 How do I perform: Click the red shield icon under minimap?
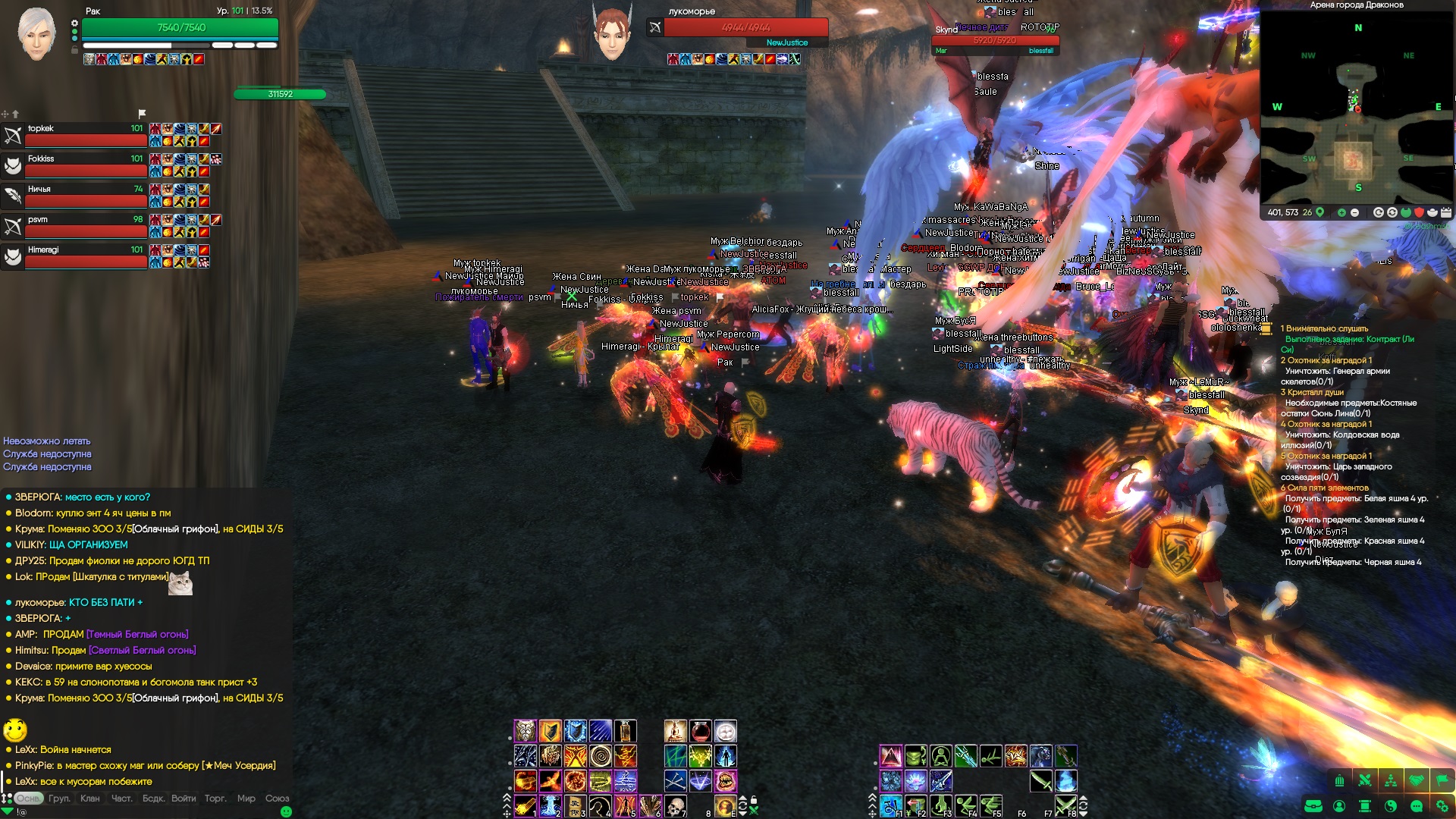coord(1419,213)
